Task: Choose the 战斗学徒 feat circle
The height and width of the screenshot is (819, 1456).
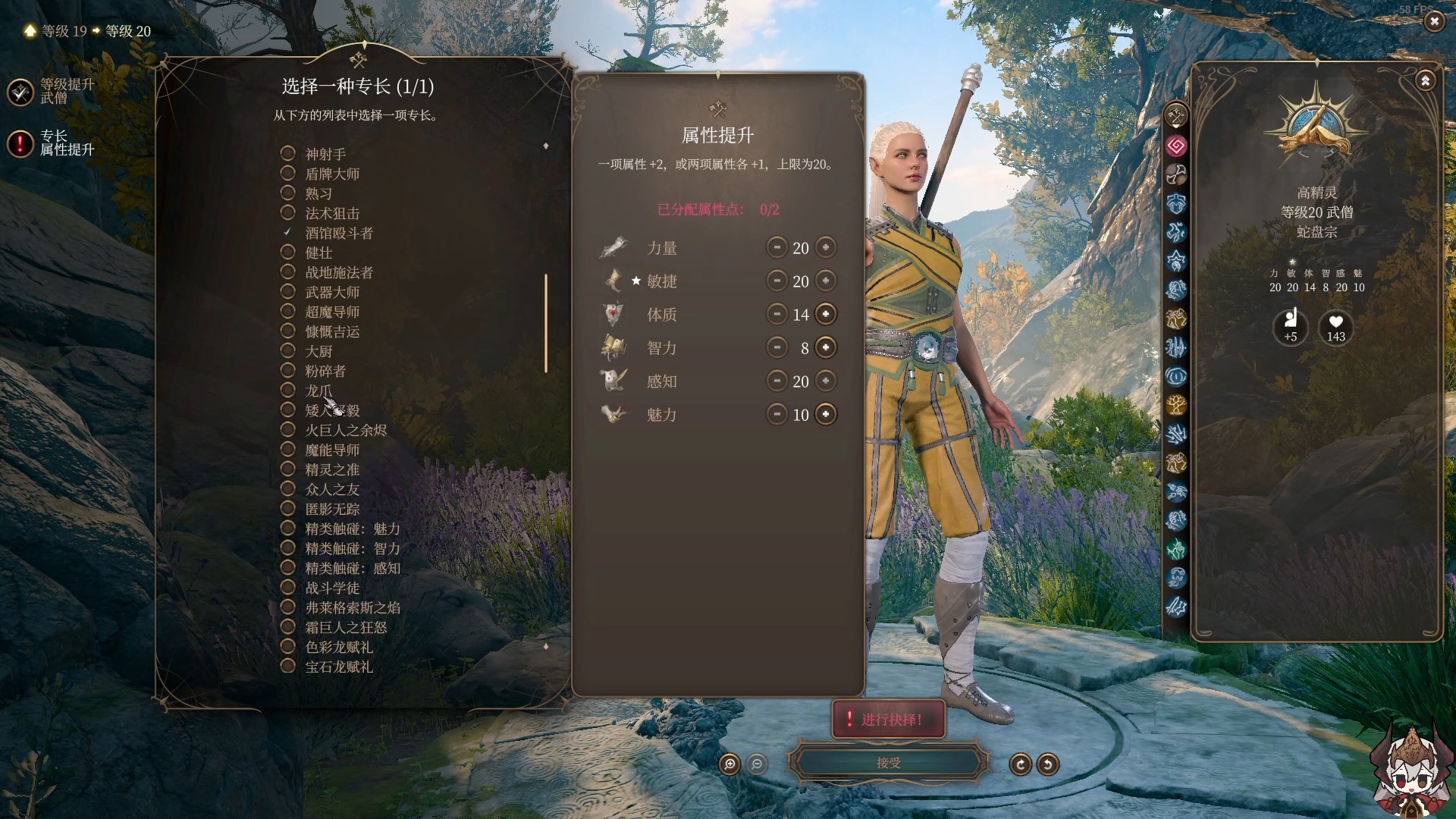Action: [288, 587]
